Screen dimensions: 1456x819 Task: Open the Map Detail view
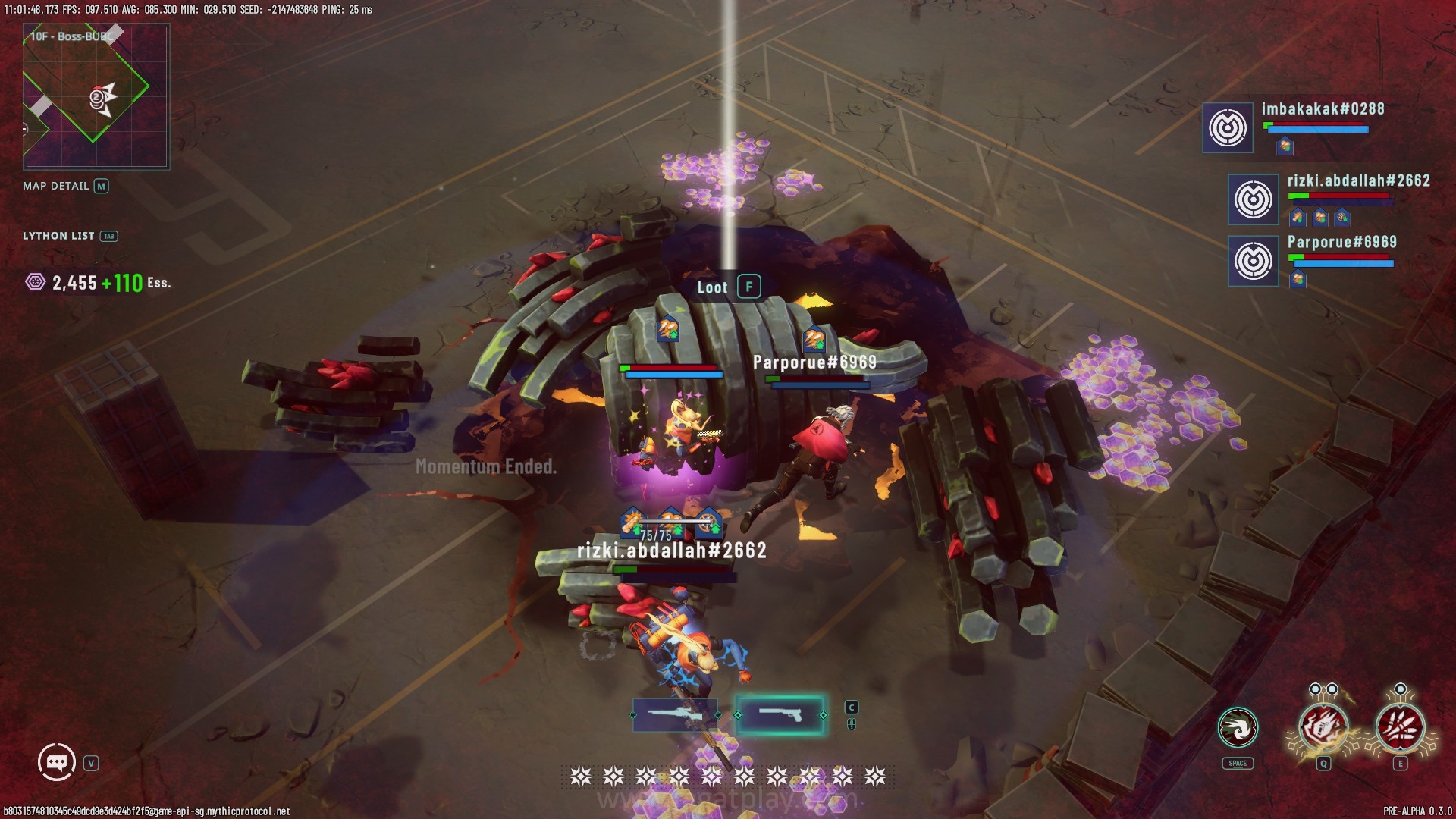coord(65,186)
